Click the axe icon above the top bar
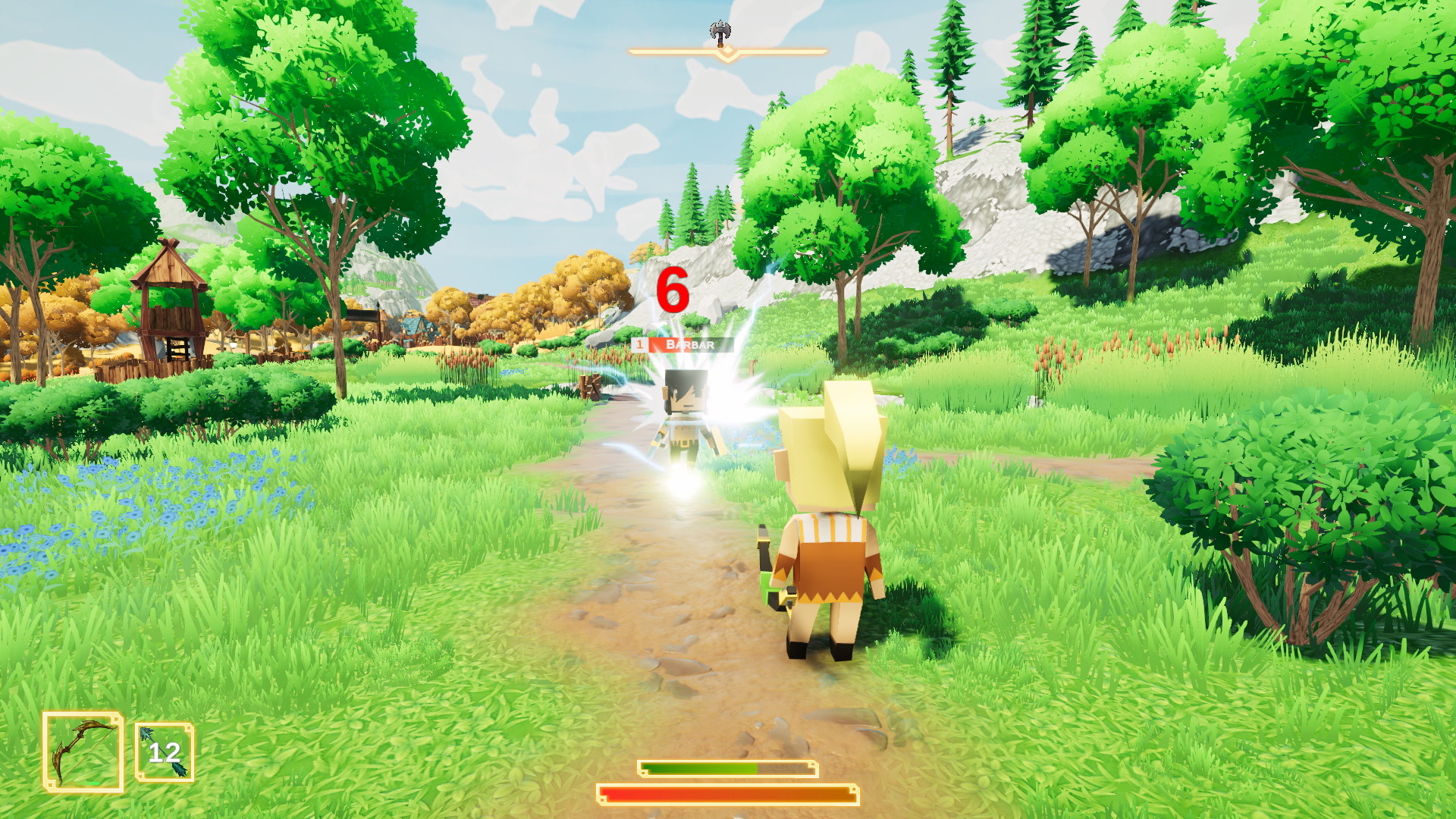1456x819 pixels. (x=719, y=32)
